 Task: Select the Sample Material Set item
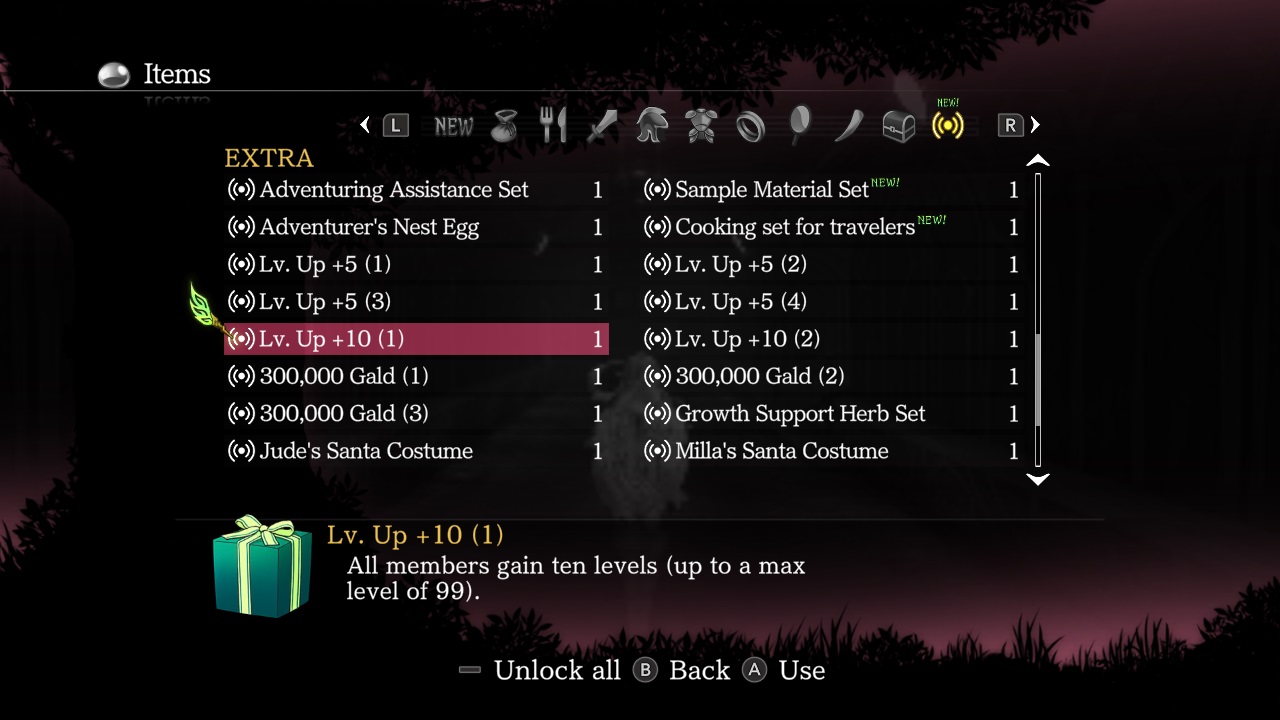click(x=770, y=189)
